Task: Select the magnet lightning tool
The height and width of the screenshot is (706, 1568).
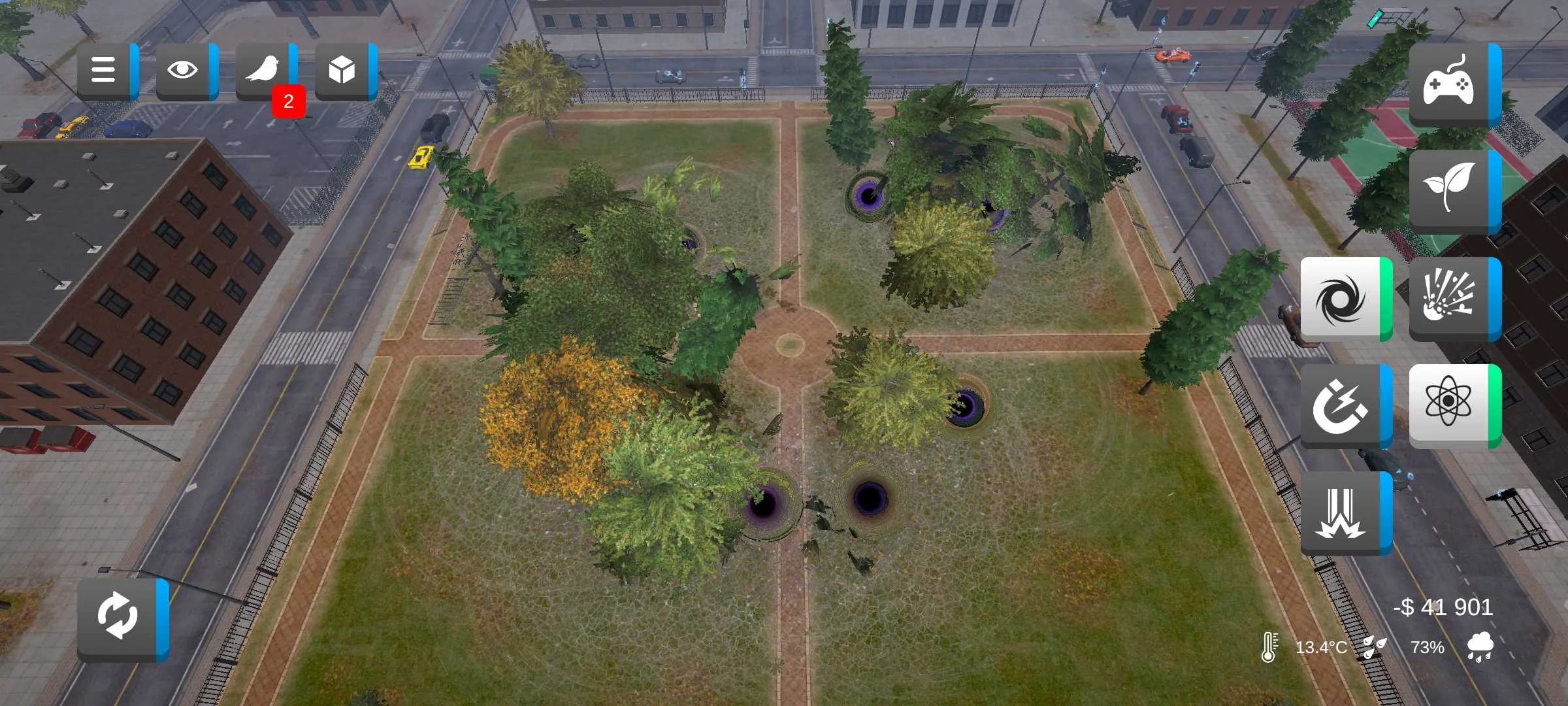Action: pyautogui.click(x=1342, y=405)
